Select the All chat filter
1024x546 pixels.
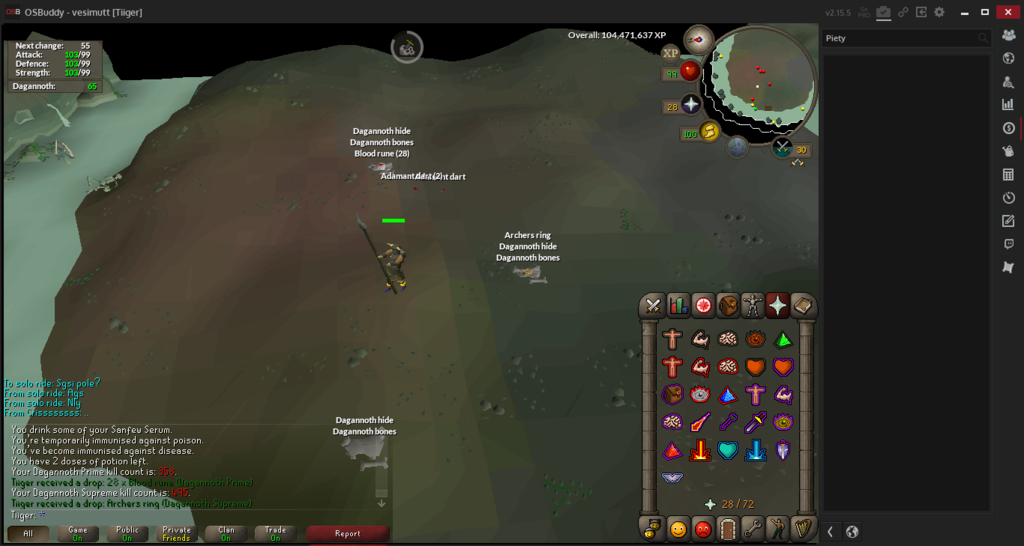click(x=28, y=533)
